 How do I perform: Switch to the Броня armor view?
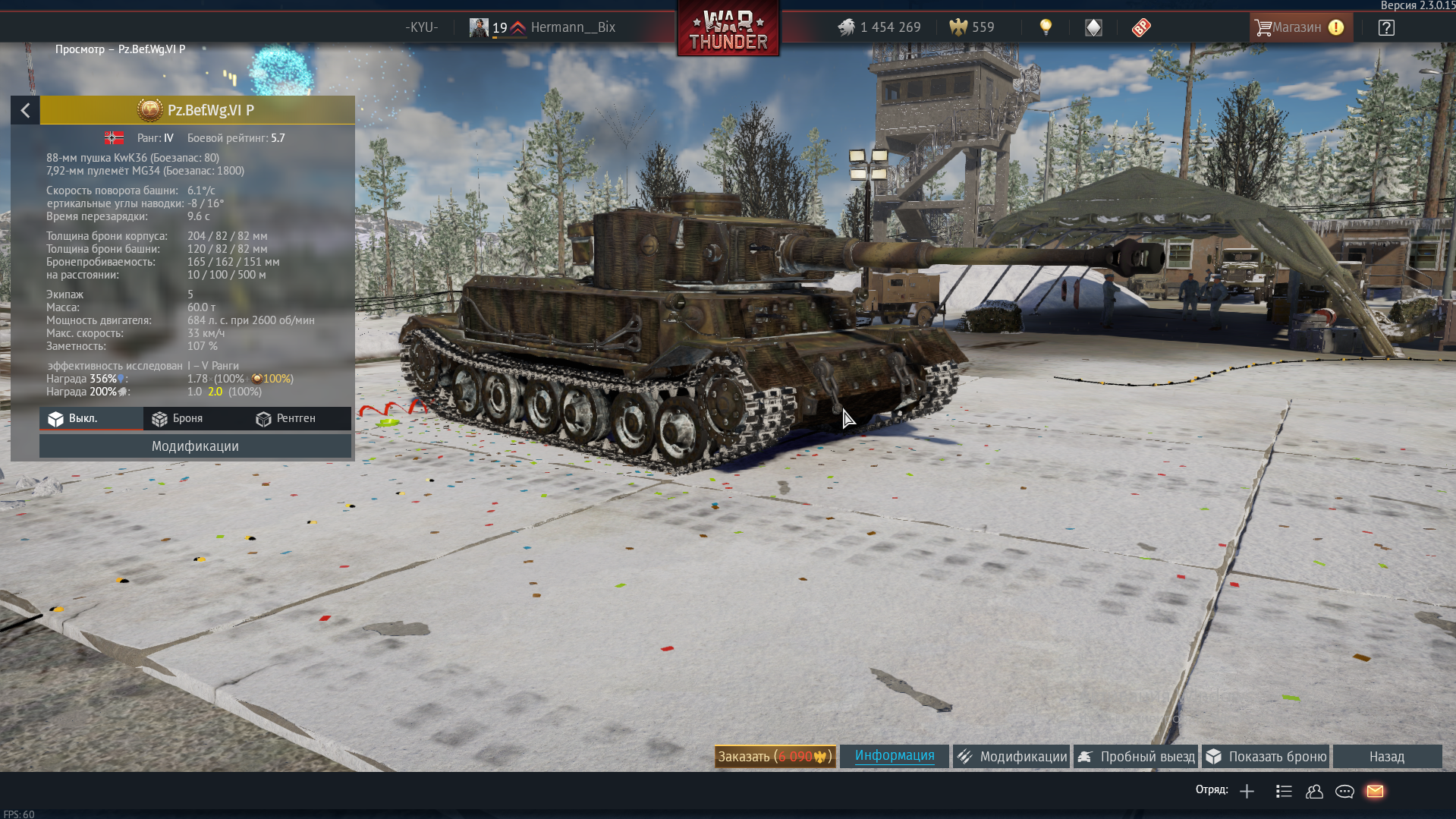click(x=178, y=418)
